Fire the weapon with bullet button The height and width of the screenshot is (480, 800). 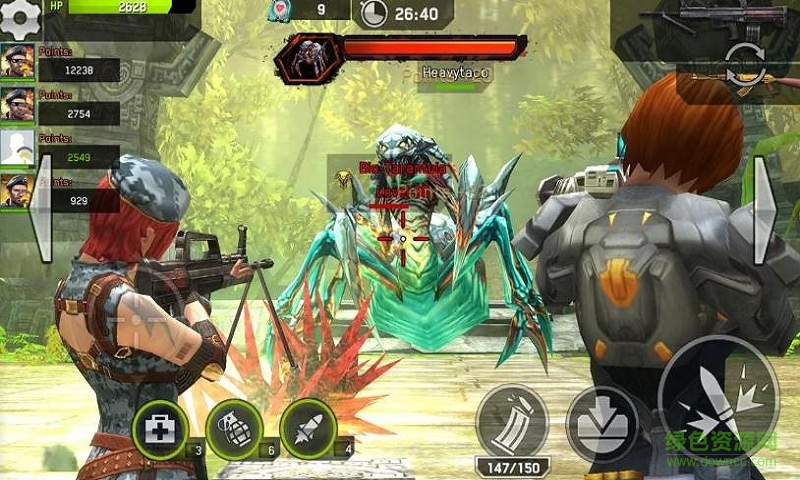pyautogui.click(x=718, y=395)
